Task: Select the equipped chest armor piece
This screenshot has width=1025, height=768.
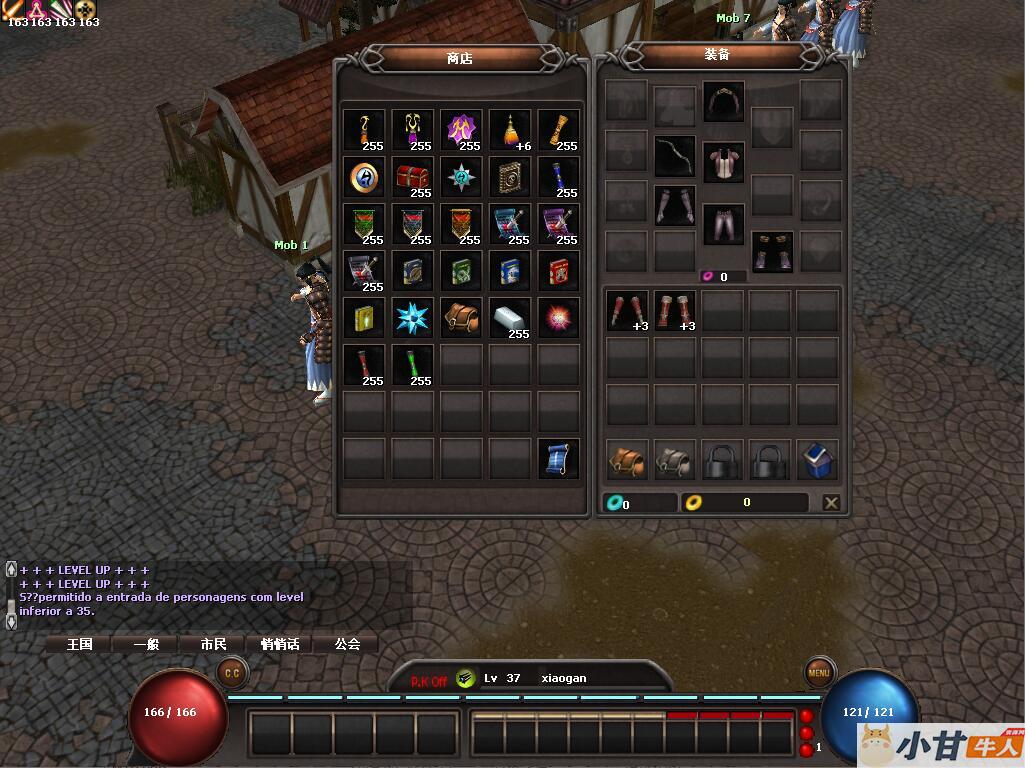Action: pyautogui.click(x=723, y=161)
